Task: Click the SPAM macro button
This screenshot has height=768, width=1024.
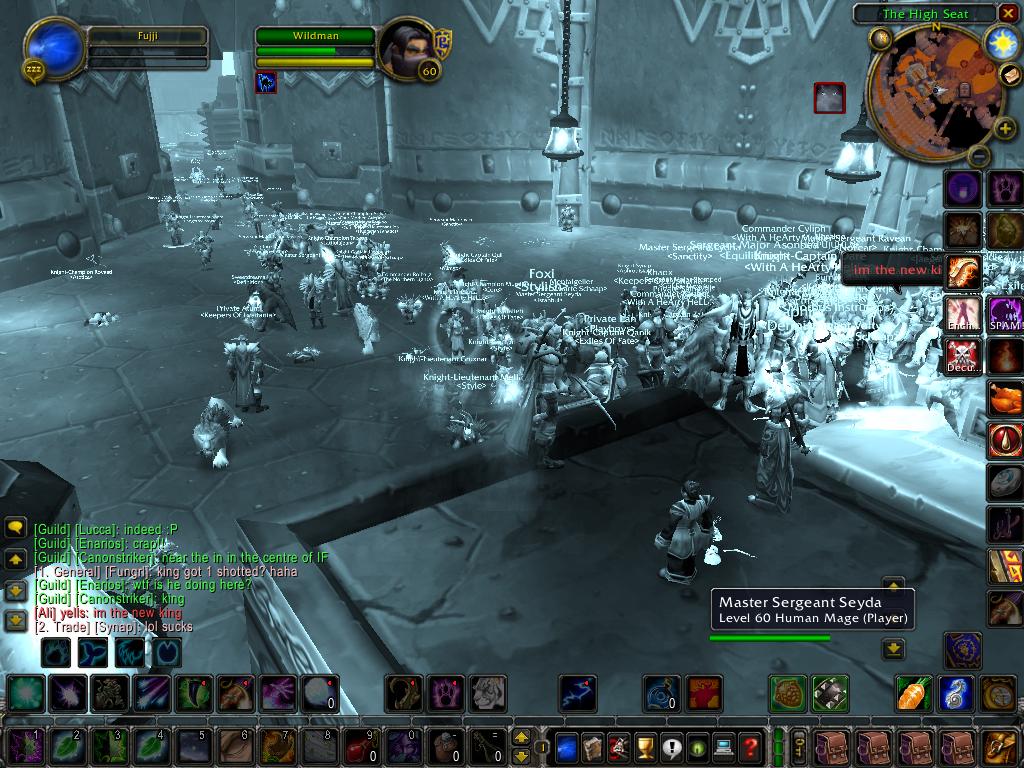Action: [x=1005, y=313]
